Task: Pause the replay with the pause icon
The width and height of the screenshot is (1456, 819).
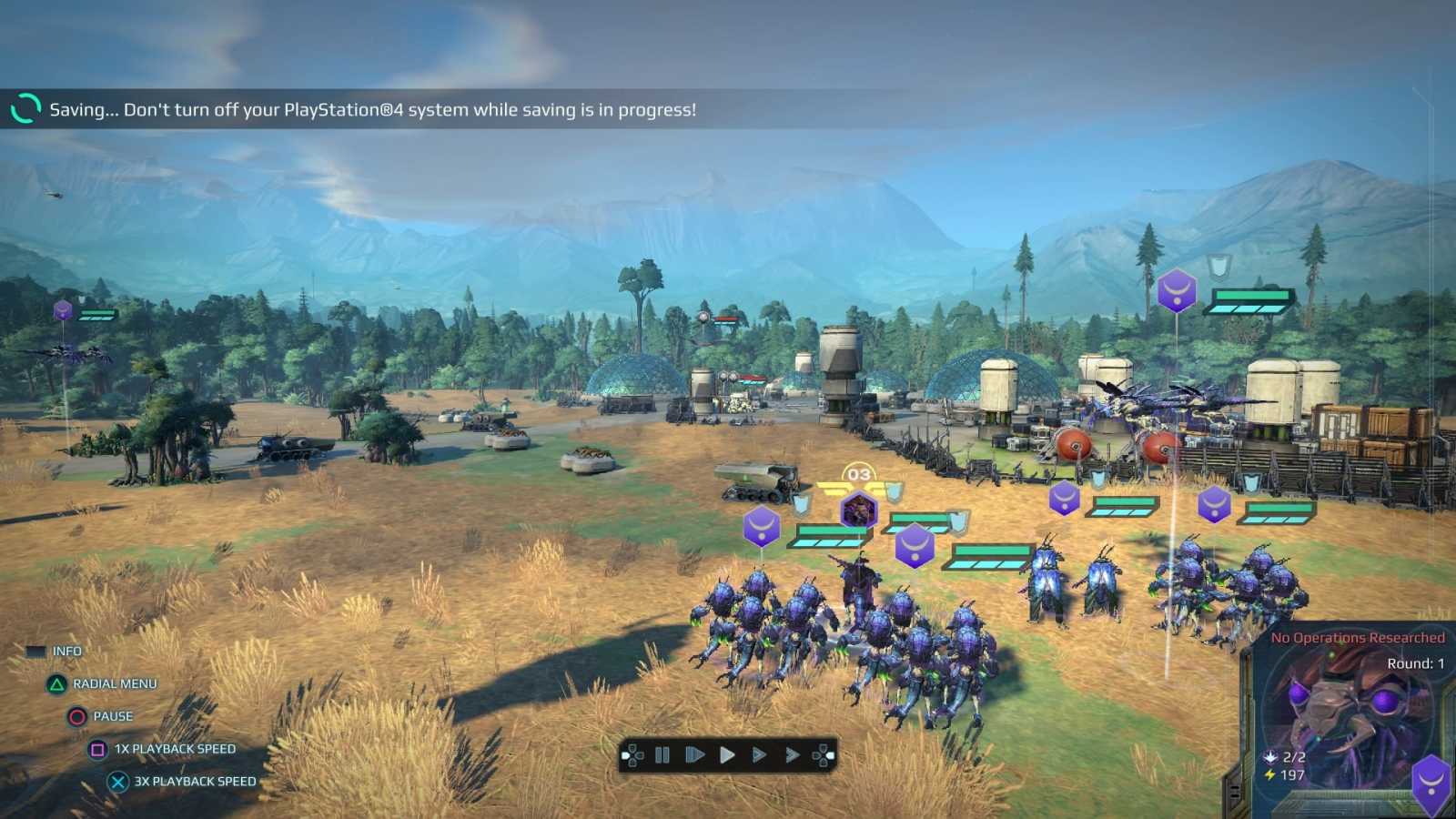Action: pos(661,753)
